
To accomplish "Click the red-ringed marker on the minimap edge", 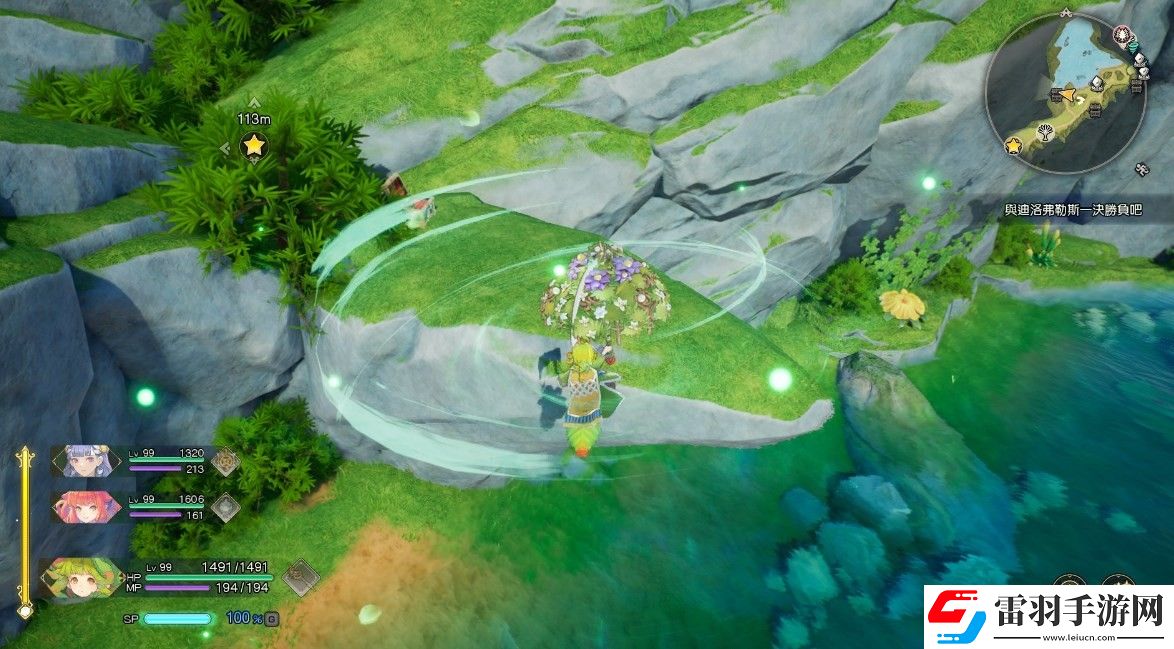I will [x=1121, y=35].
